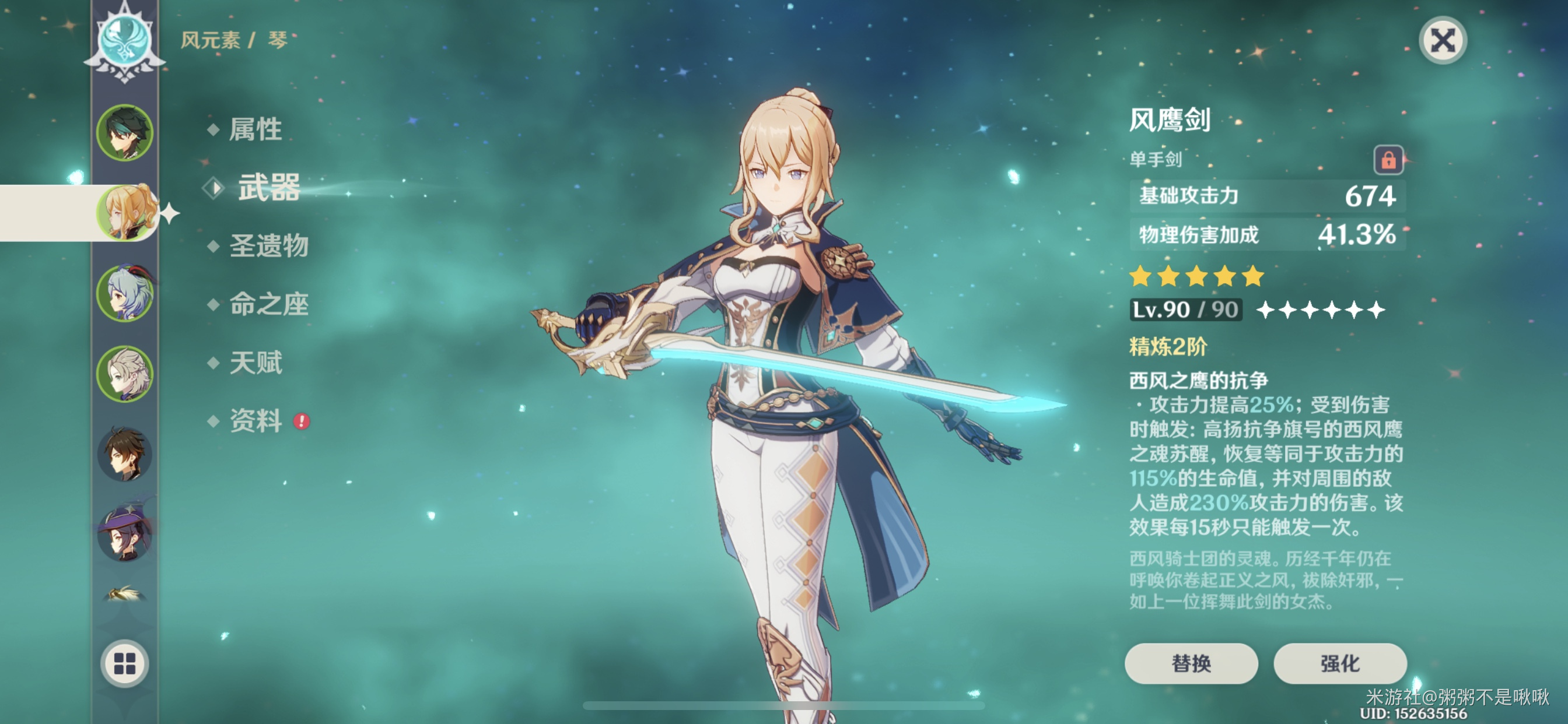Click the 替换 replace weapon button

pos(1191,663)
